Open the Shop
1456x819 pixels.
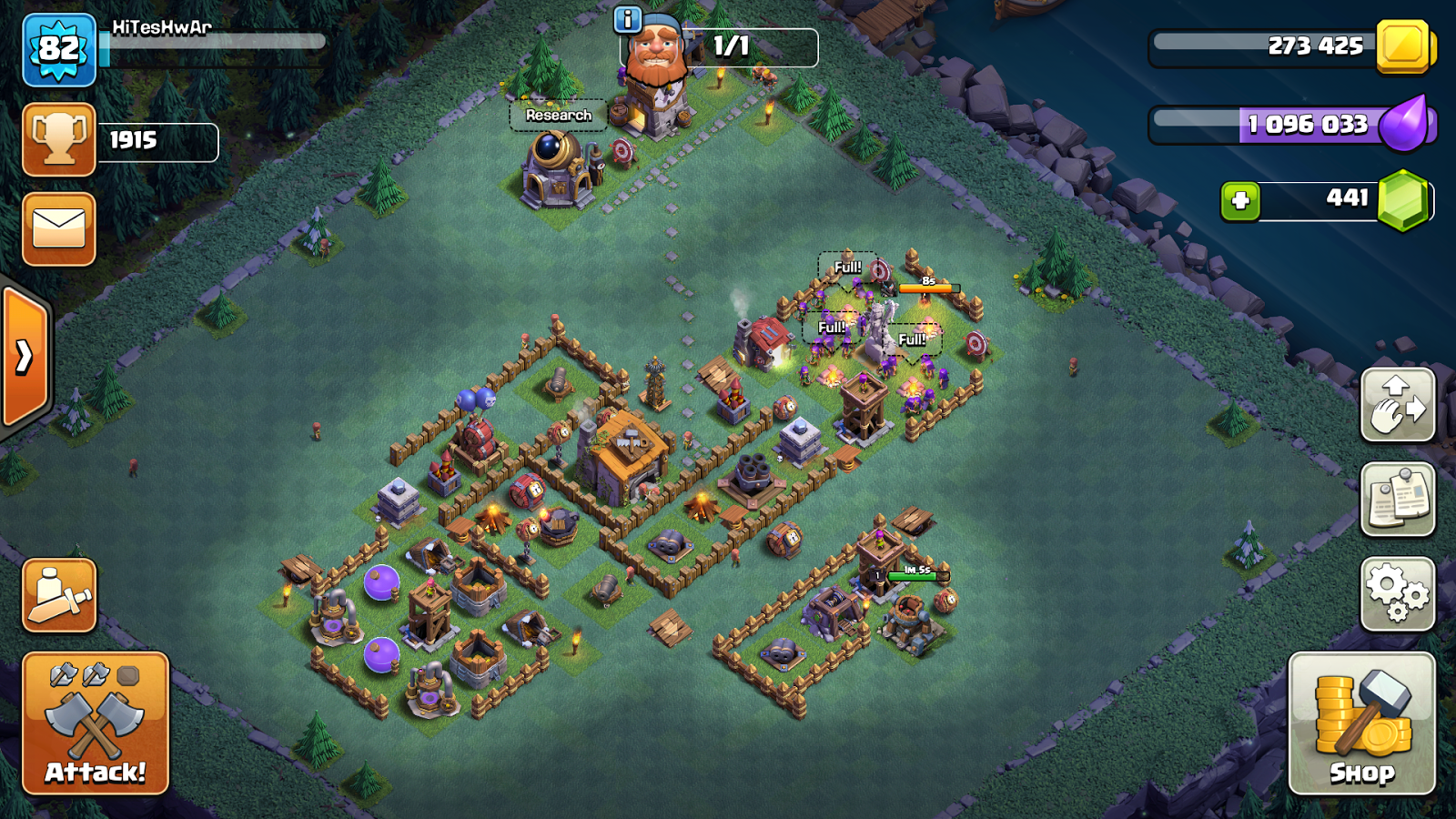click(1361, 723)
